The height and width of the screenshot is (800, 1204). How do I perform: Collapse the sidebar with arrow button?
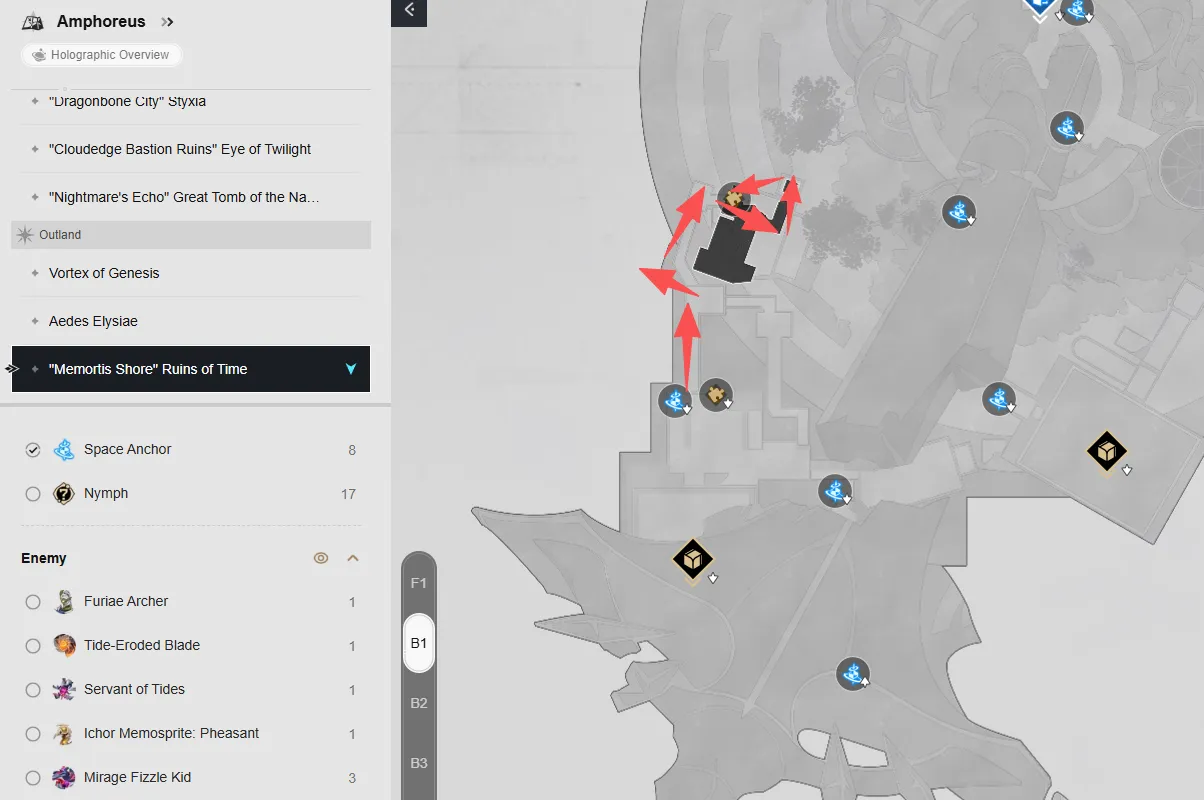[x=409, y=11]
